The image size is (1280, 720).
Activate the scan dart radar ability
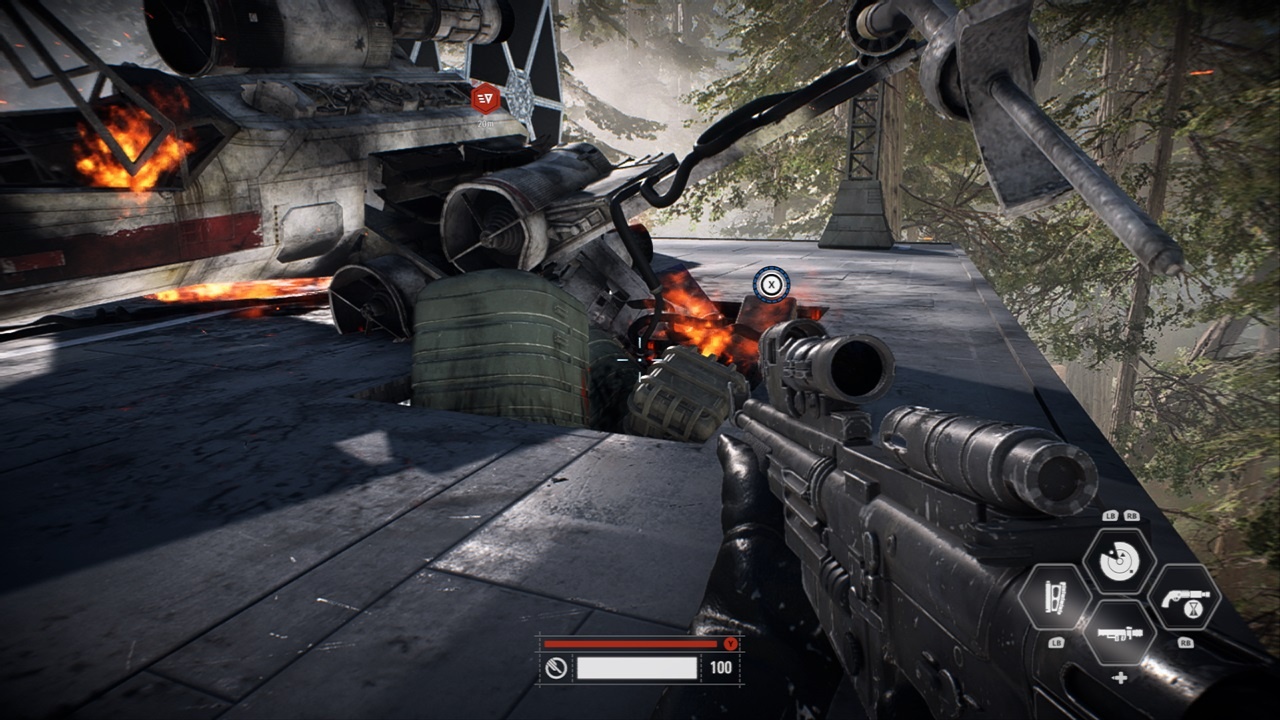pos(1119,561)
